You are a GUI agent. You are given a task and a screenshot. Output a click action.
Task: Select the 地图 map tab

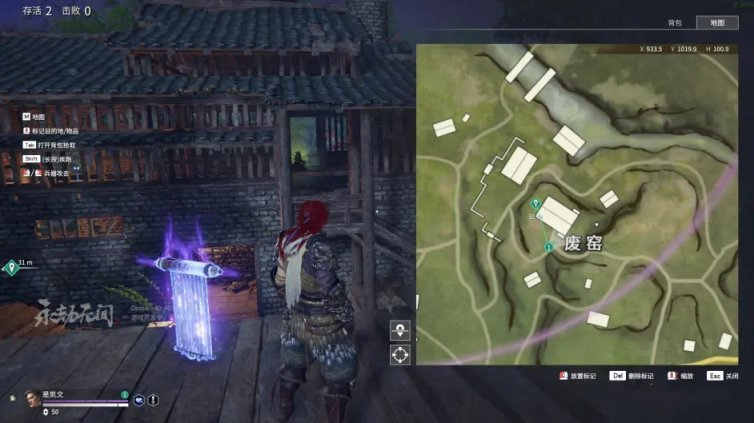point(716,22)
